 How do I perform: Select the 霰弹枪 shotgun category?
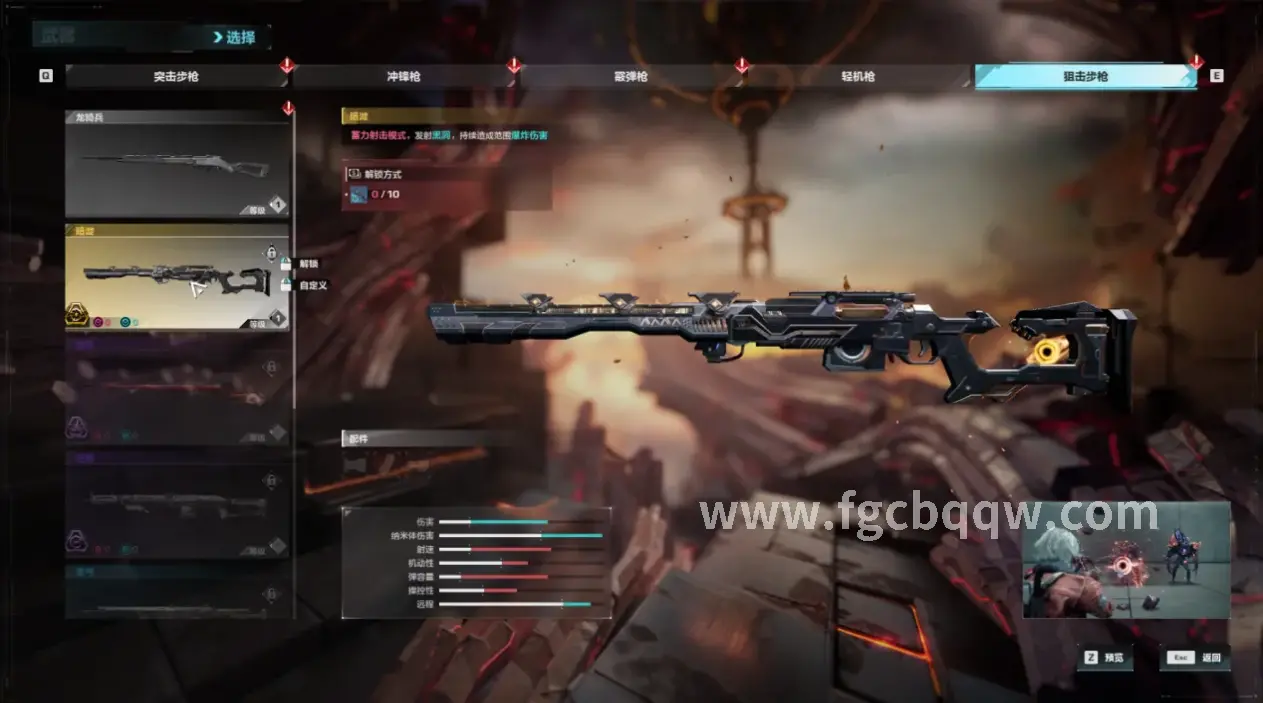630,76
